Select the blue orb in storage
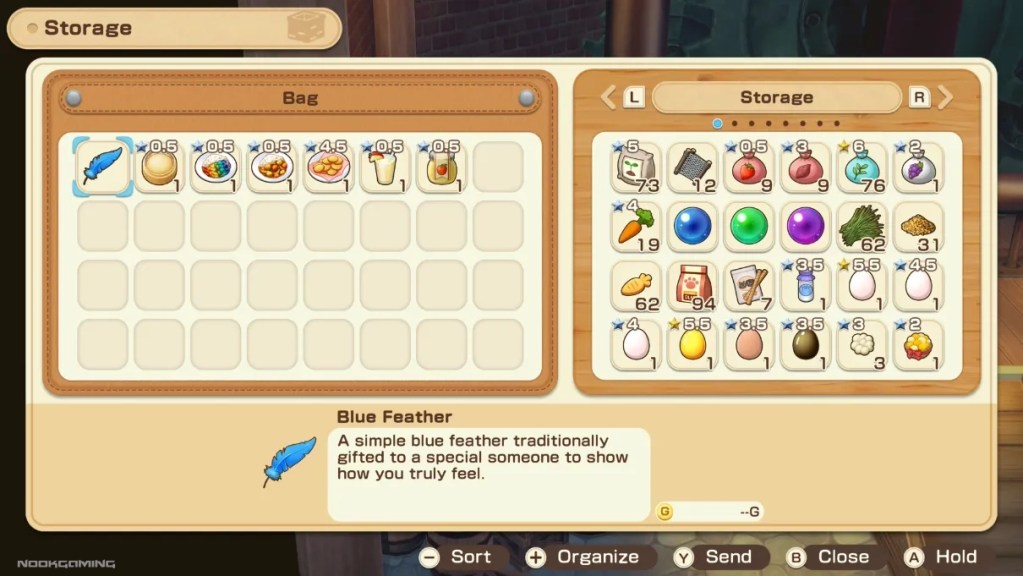 point(692,227)
